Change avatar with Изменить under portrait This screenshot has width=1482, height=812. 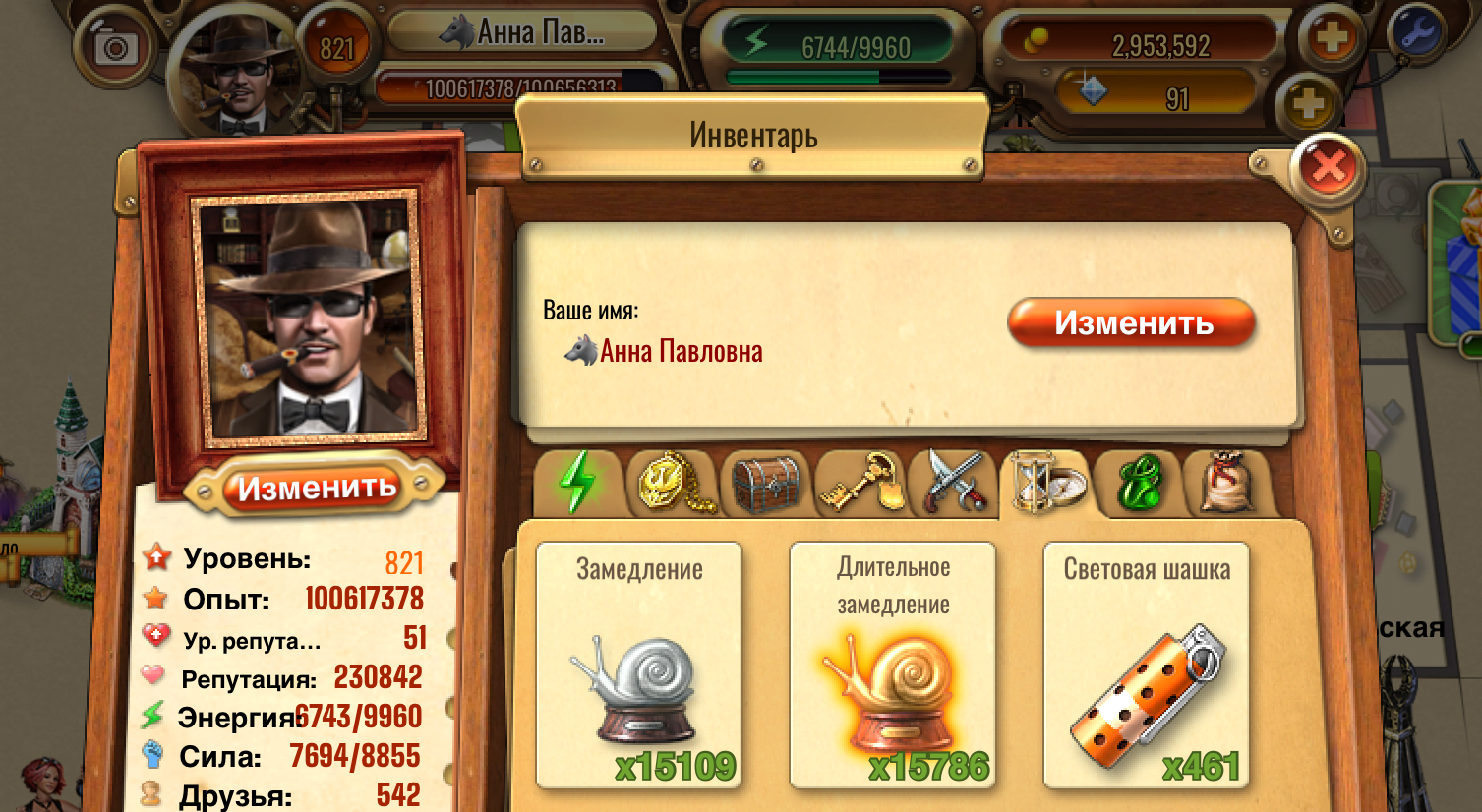coord(316,488)
